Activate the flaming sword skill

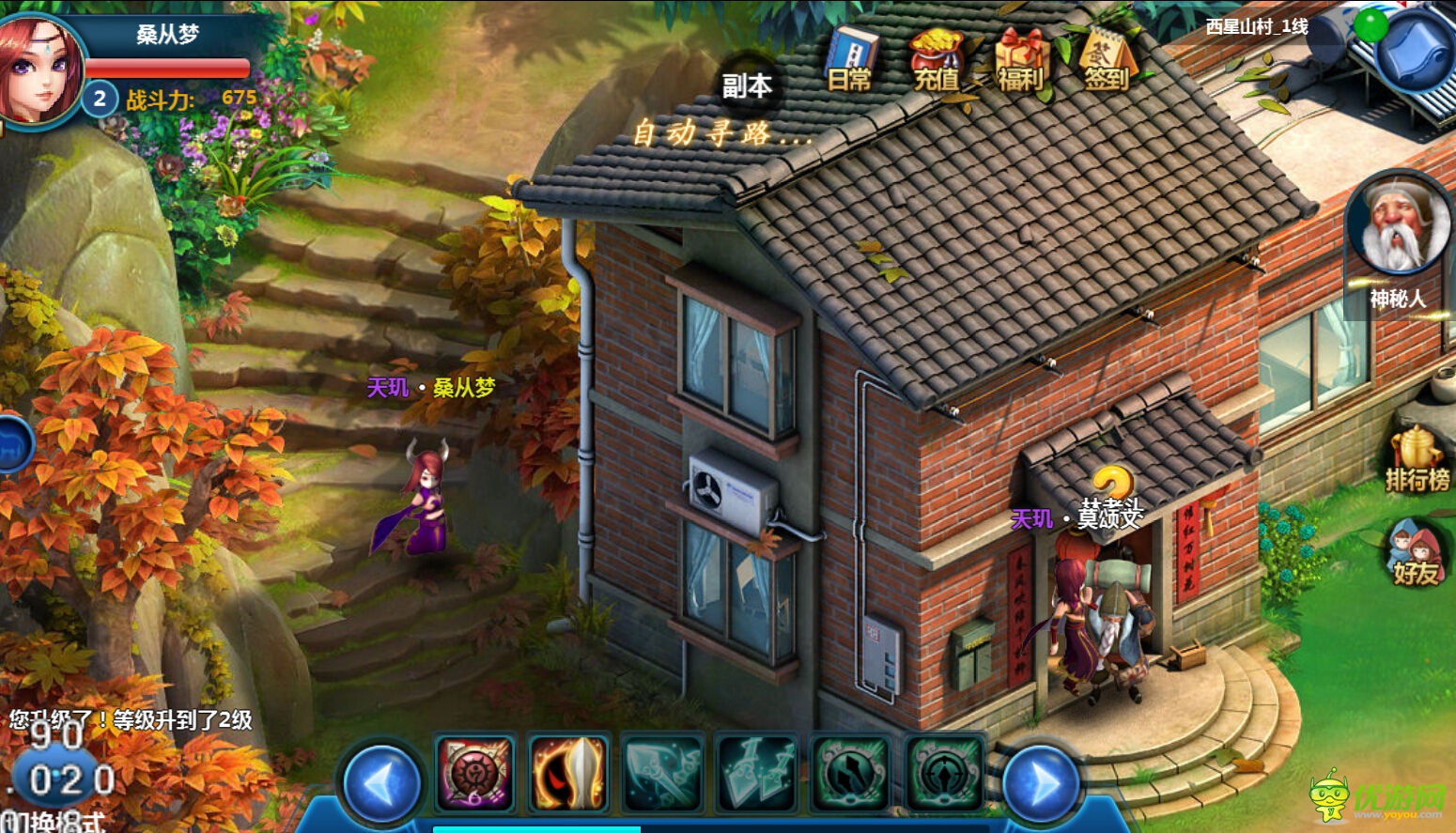click(569, 774)
